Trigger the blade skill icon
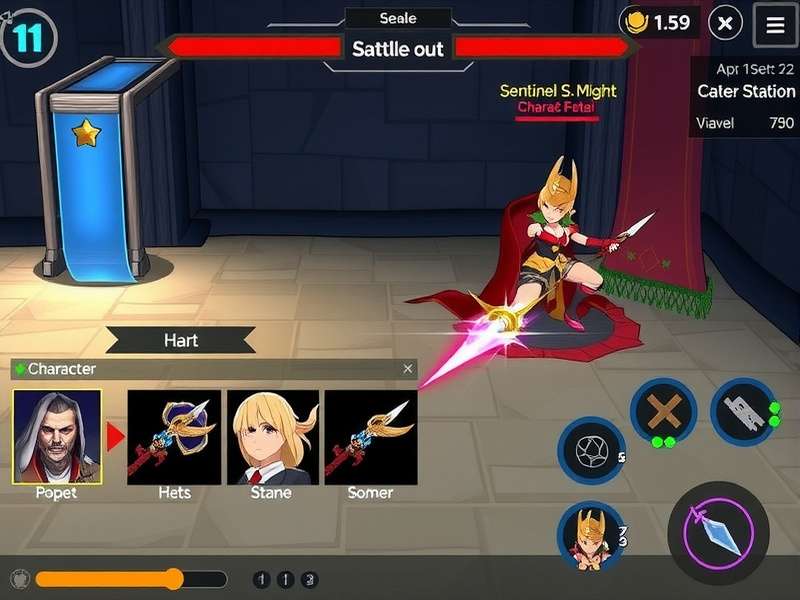Screen dimensions: 800x600 tap(743, 411)
